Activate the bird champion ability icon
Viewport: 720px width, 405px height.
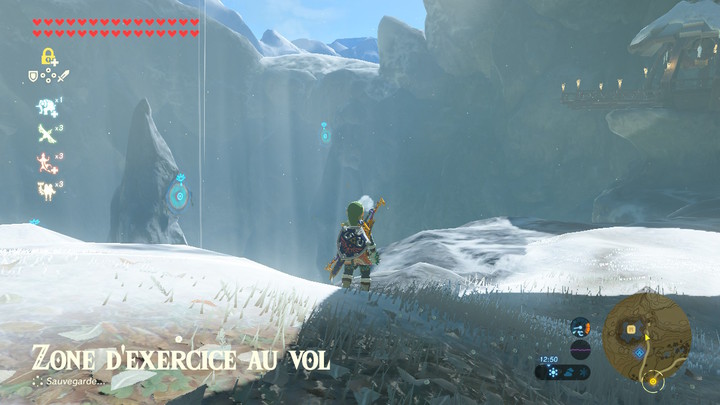coord(46,134)
